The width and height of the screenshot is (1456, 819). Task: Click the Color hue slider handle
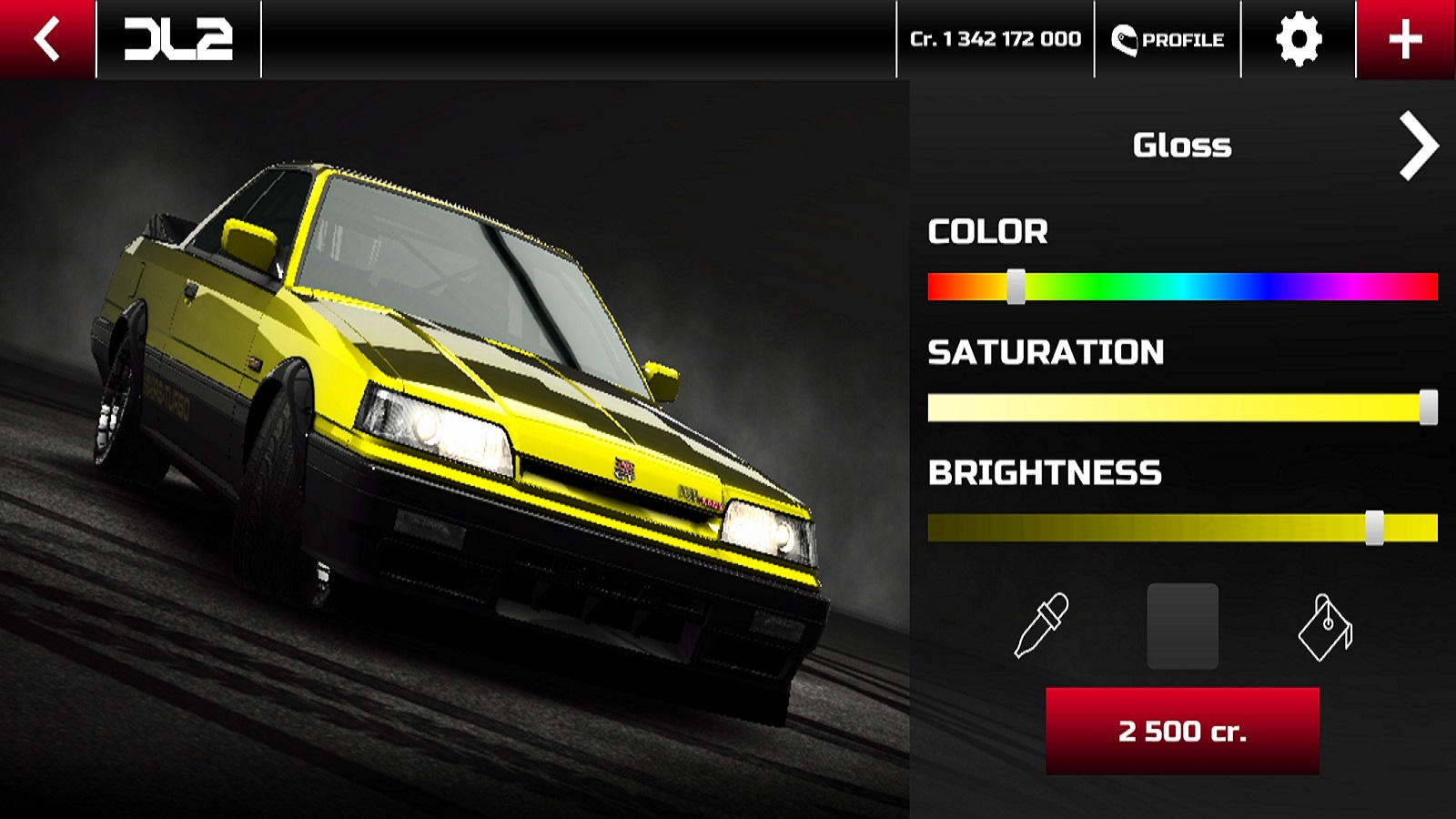click(x=1016, y=287)
